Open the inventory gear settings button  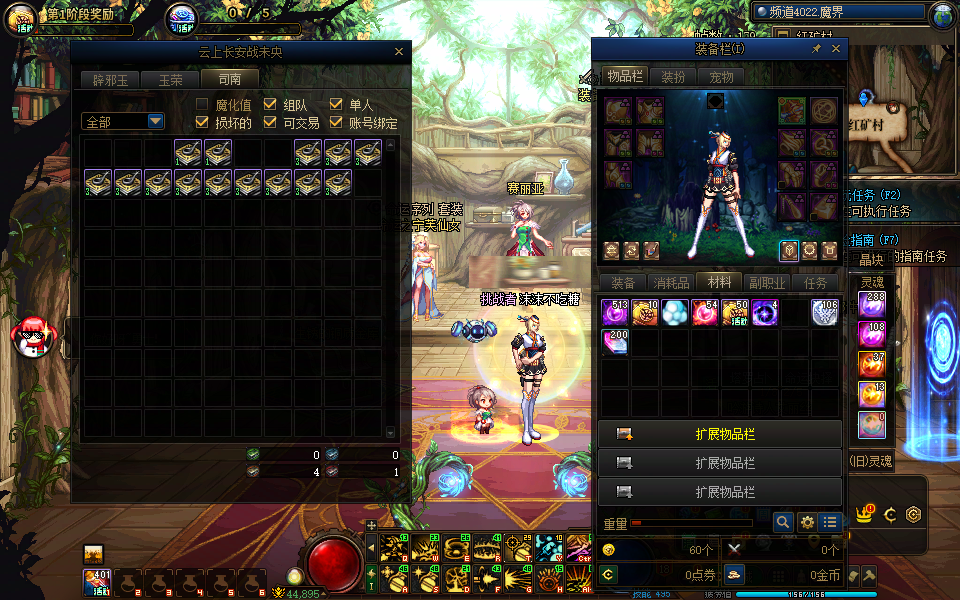(806, 522)
